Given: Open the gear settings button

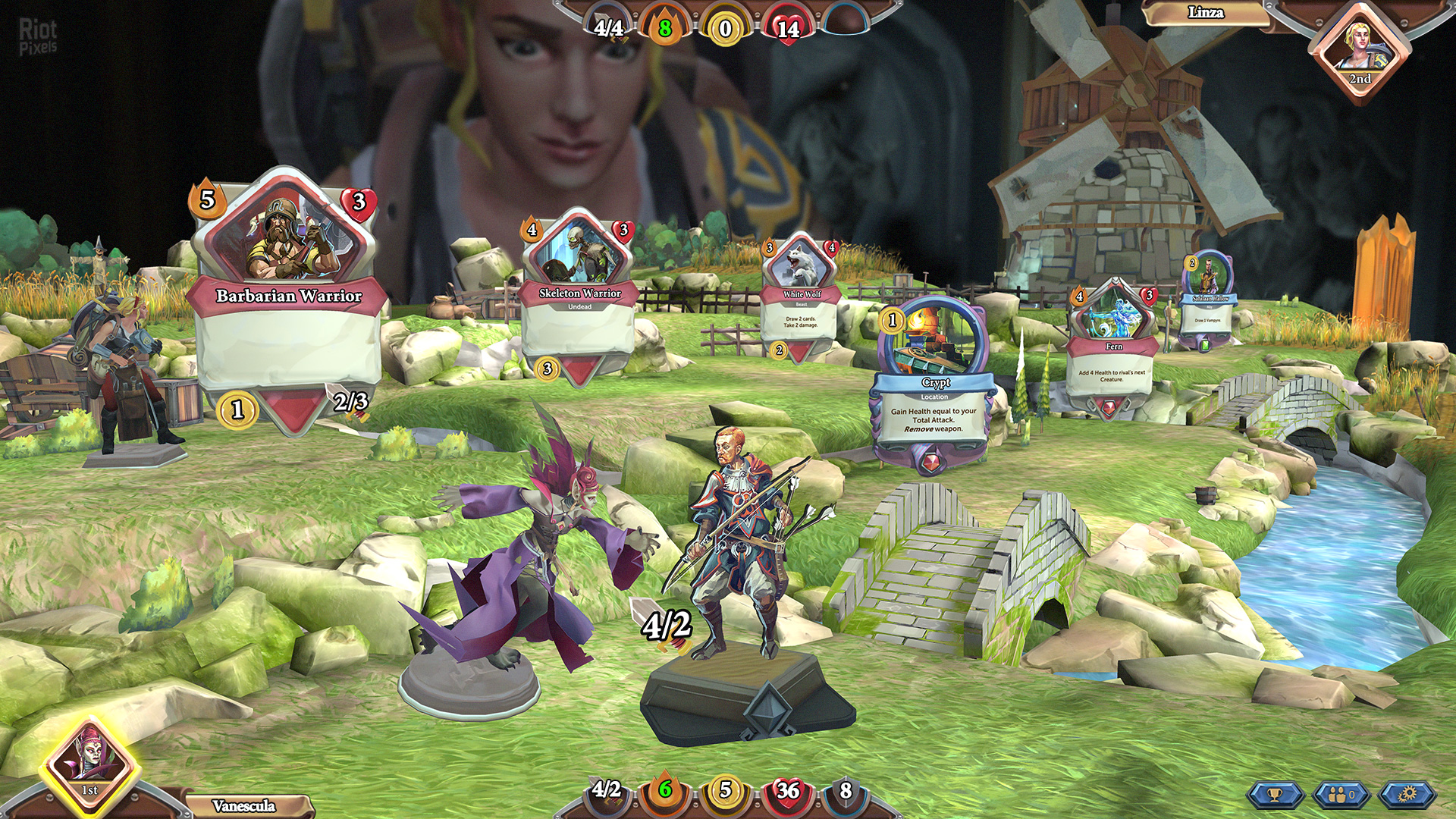Looking at the screenshot, I should point(1407,794).
